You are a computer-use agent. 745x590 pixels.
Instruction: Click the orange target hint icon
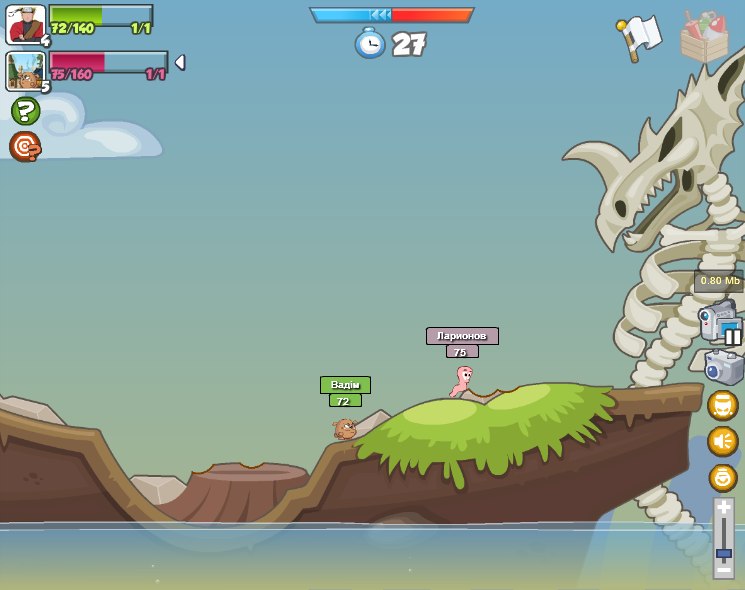coord(25,146)
